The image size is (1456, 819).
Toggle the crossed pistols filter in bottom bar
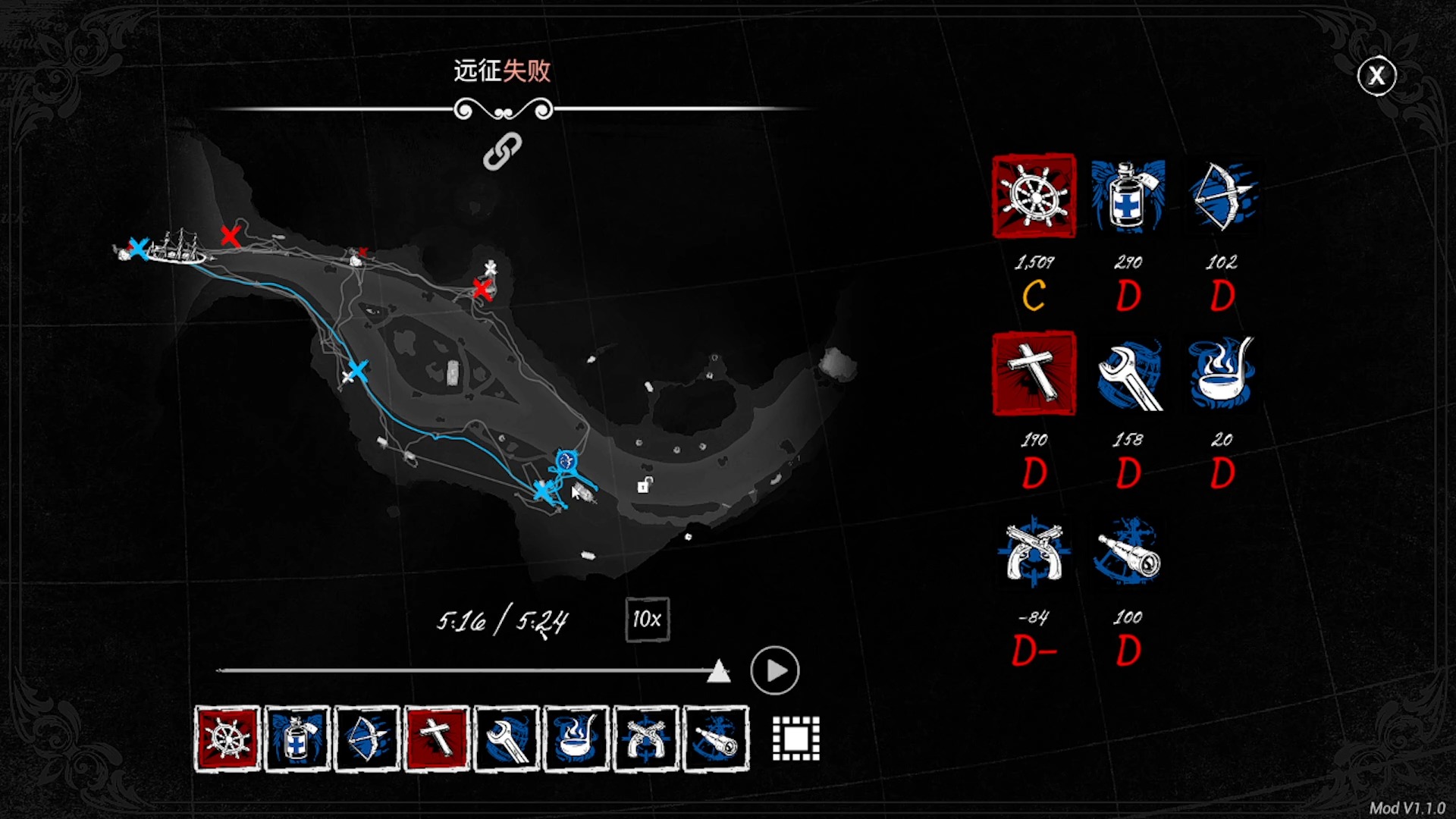tap(646, 739)
